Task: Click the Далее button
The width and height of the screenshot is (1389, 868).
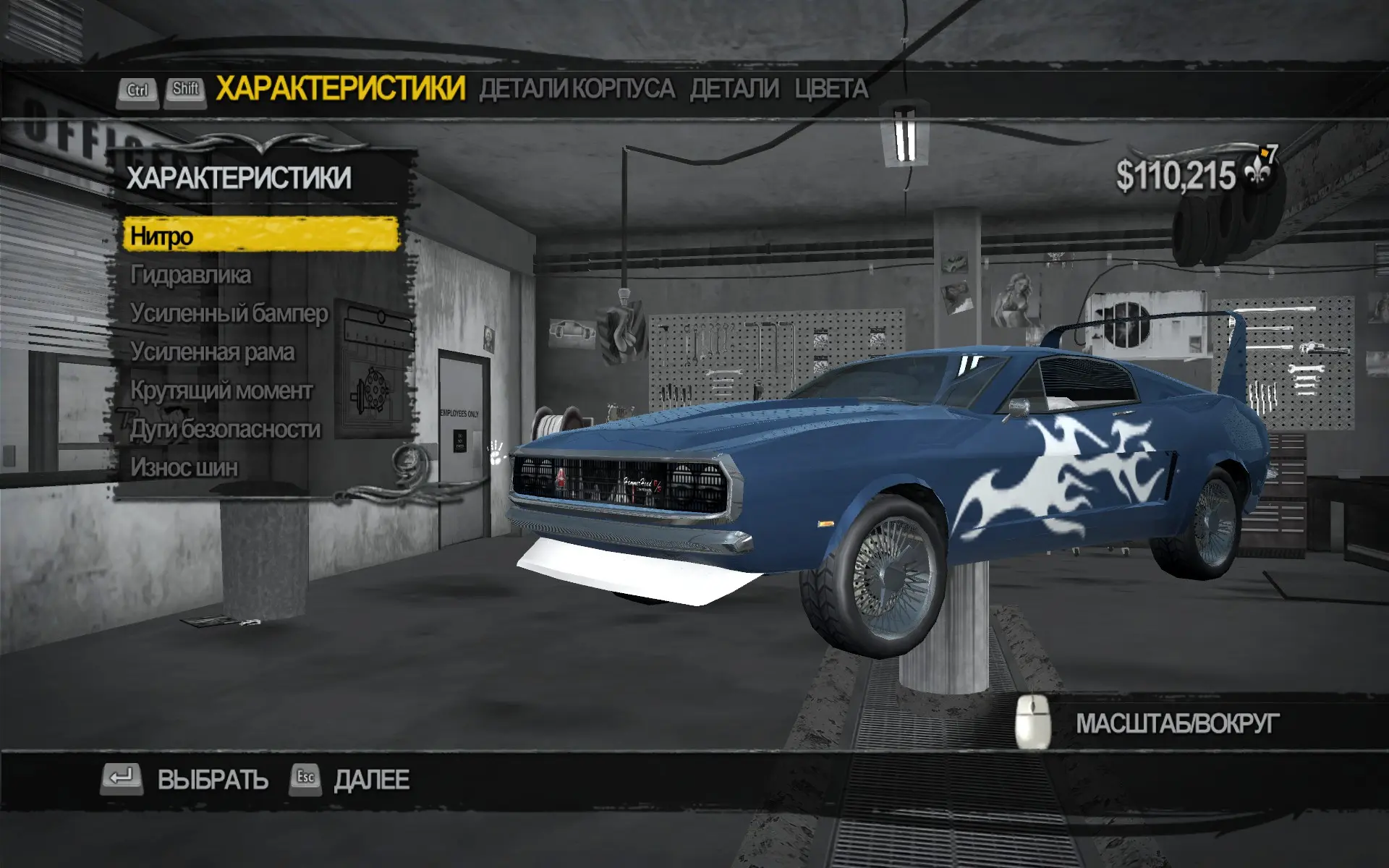Action: pos(371,780)
